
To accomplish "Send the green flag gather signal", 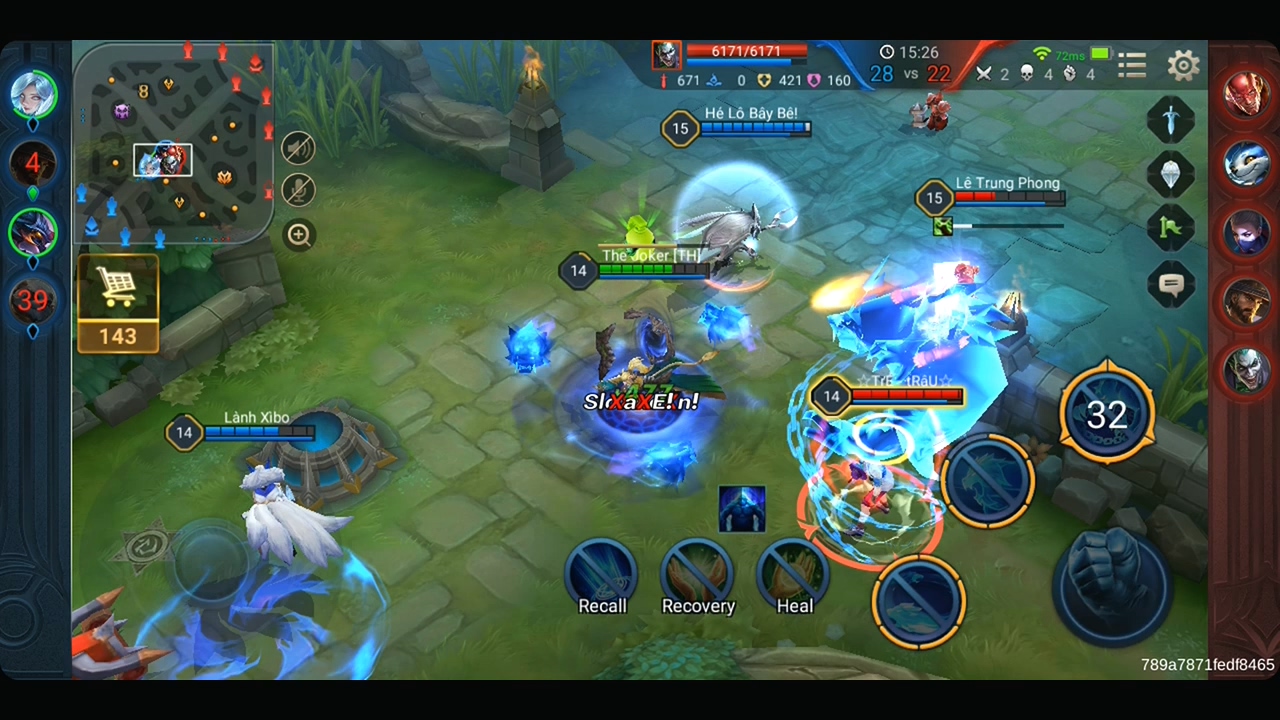I will tap(1171, 229).
